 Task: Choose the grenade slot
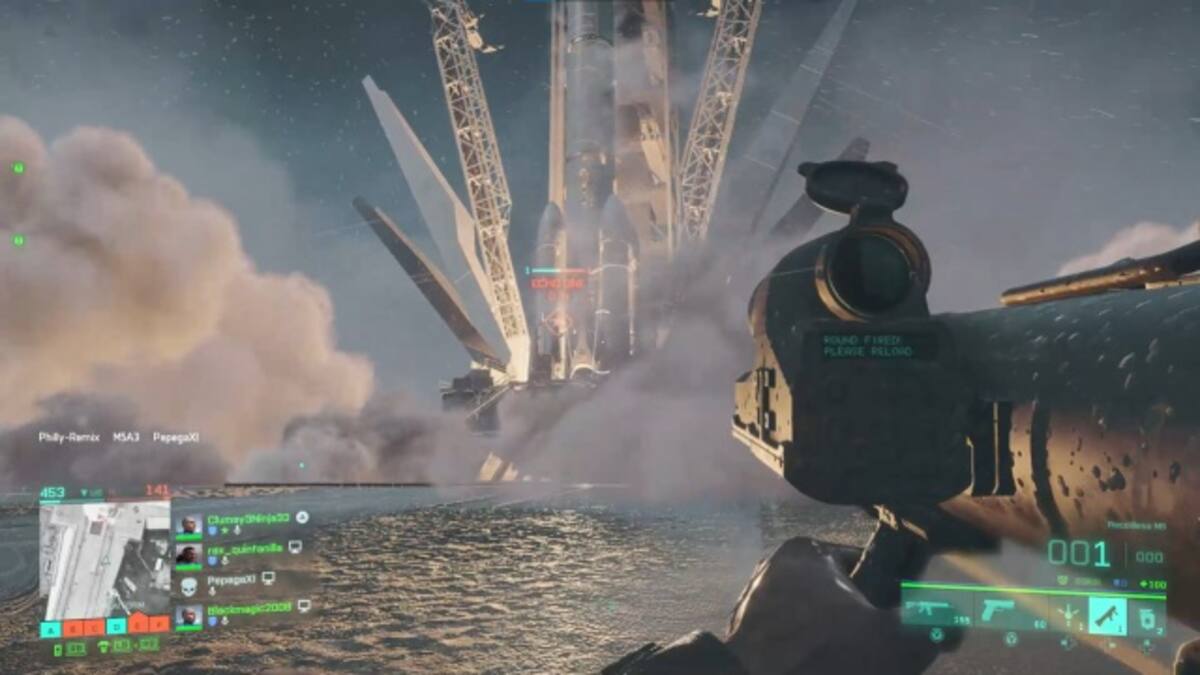tap(1147, 614)
